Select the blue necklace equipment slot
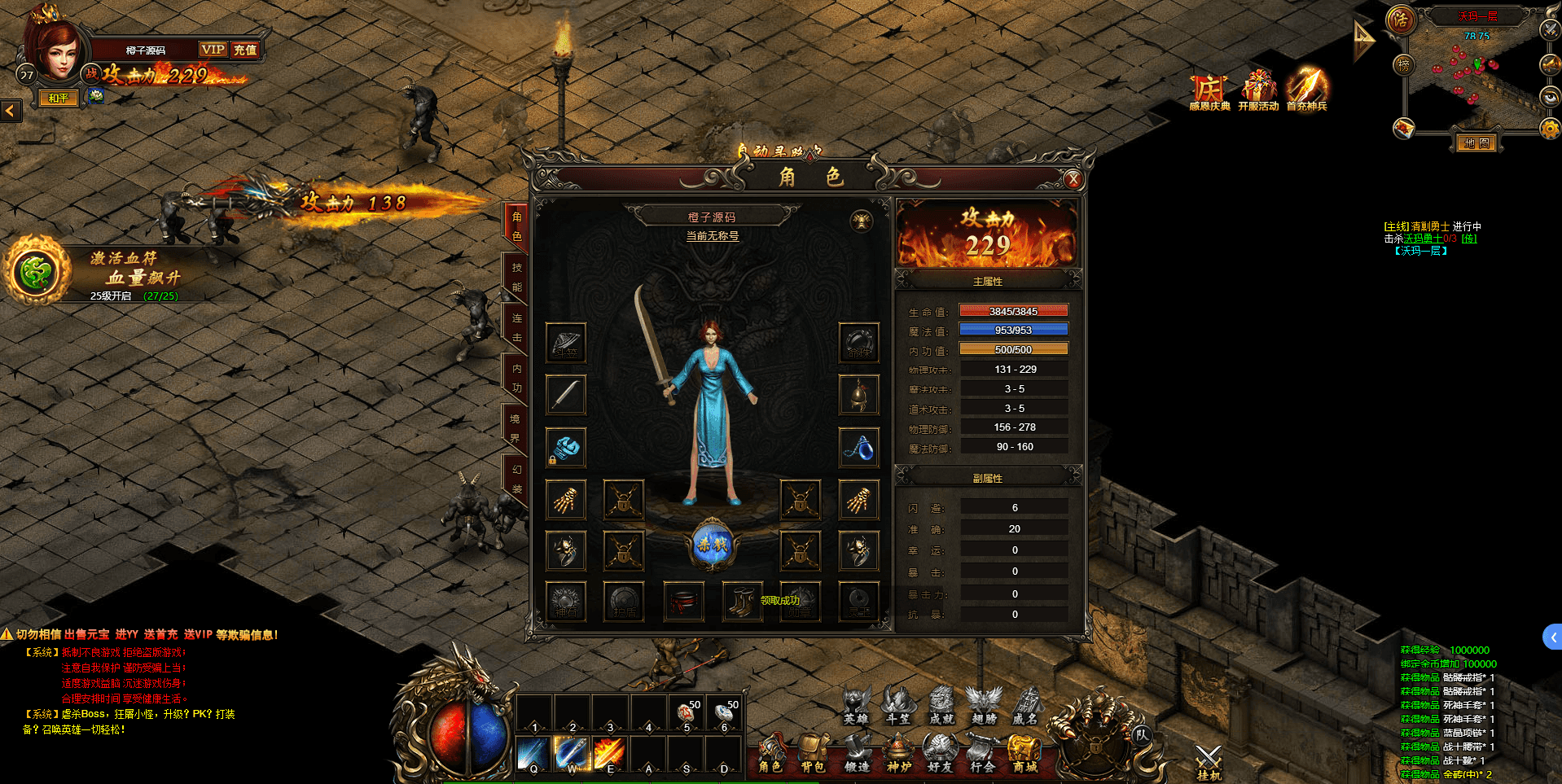The width and height of the screenshot is (1562, 784). coord(859,447)
